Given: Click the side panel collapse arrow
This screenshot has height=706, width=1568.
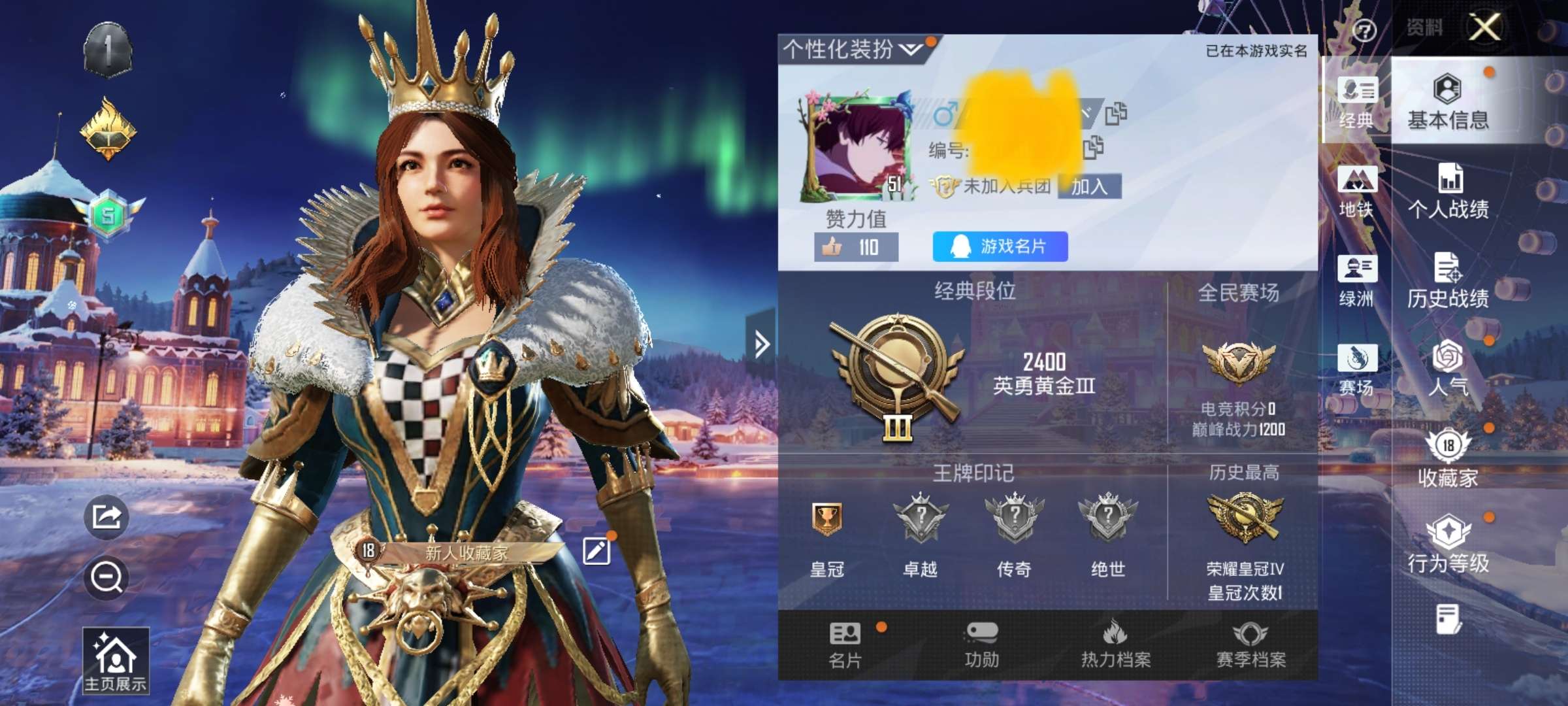Looking at the screenshot, I should click(x=761, y=343).
